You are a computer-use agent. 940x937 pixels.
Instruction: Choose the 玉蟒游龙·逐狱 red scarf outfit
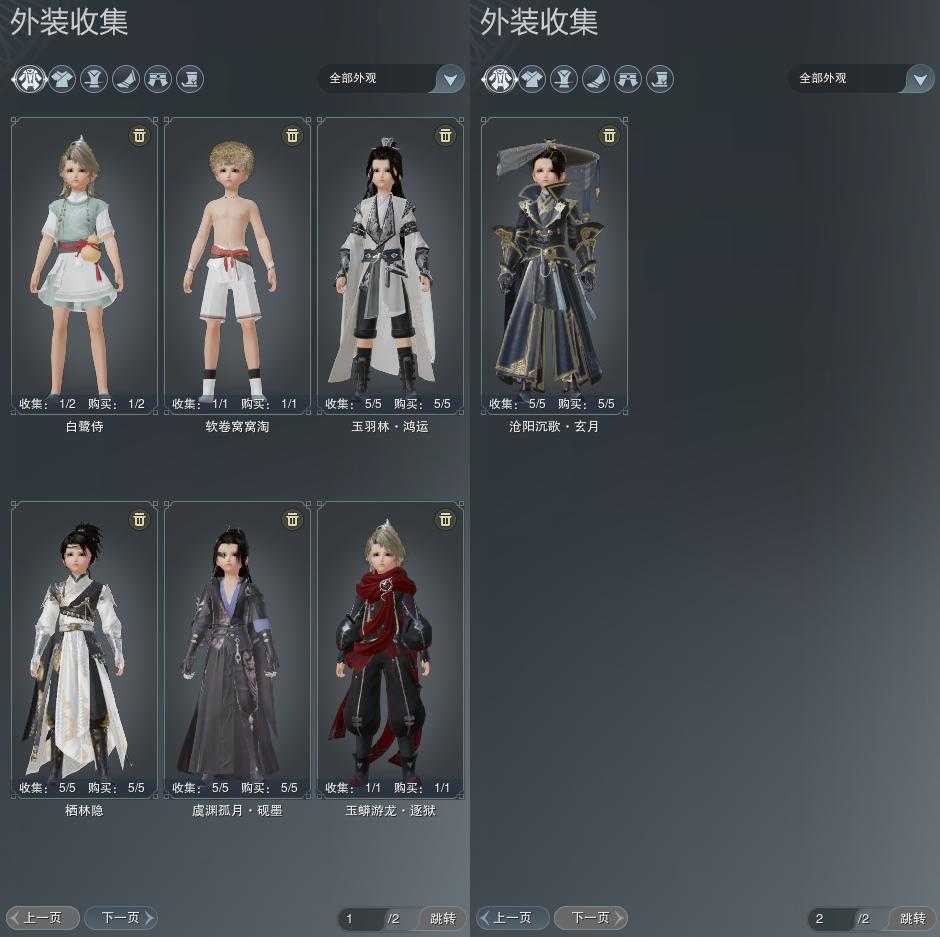(x=390, y=649)
